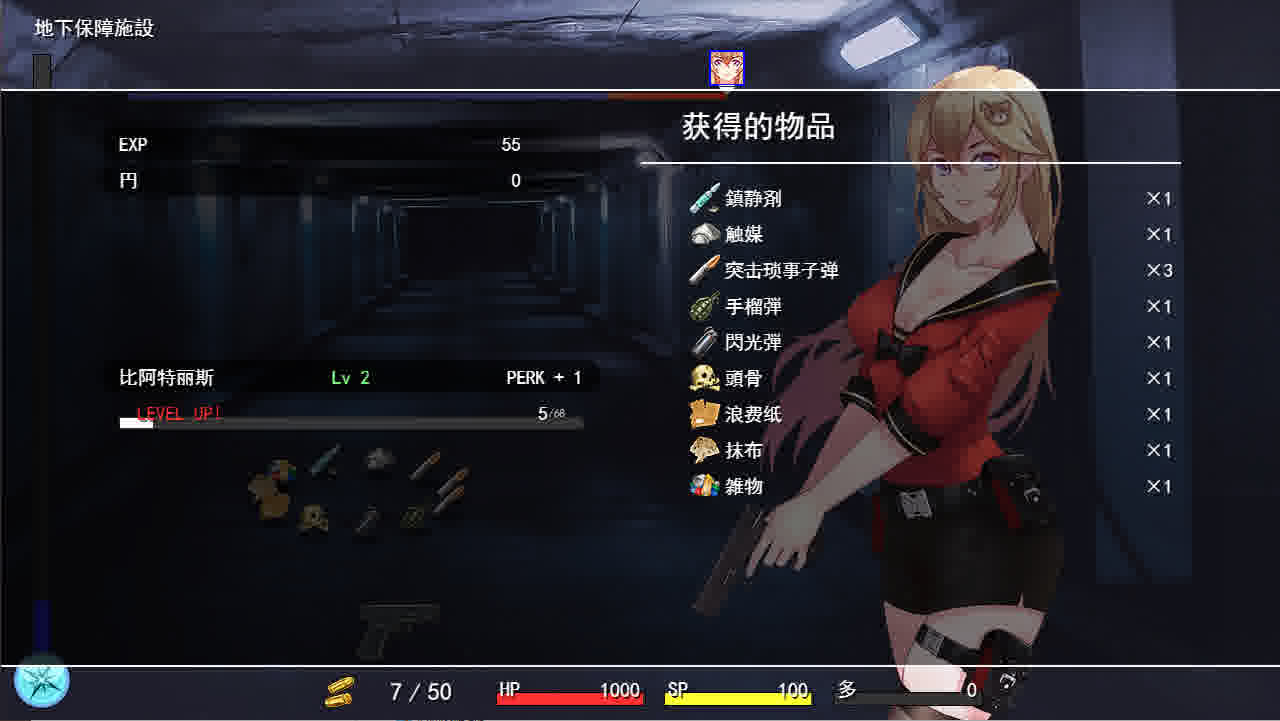Select the Lv 2 label
This screenshot has width=1280, height=721.
pos(350,378)
